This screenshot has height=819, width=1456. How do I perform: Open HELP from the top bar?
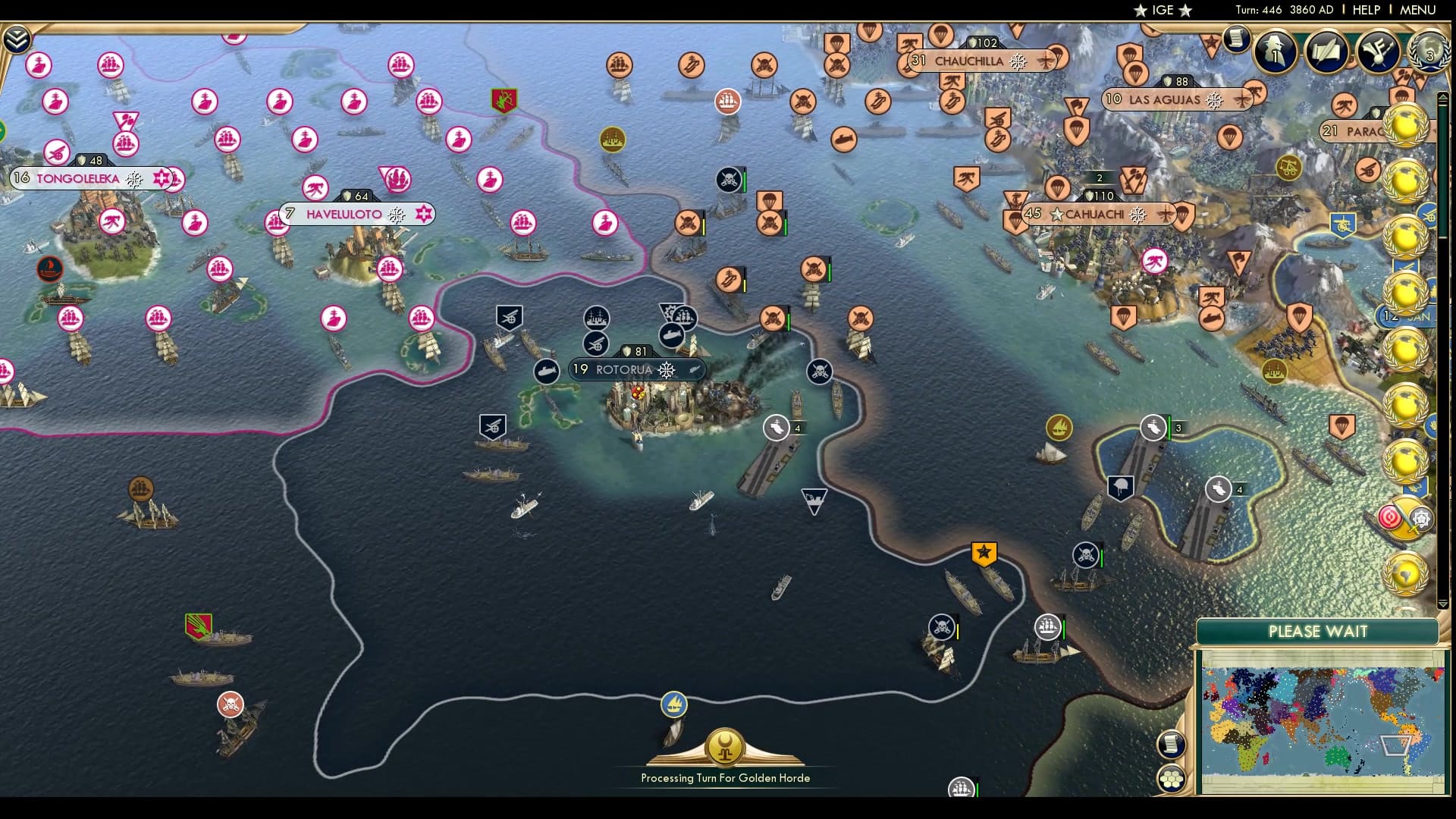[x=1366, y=11]
